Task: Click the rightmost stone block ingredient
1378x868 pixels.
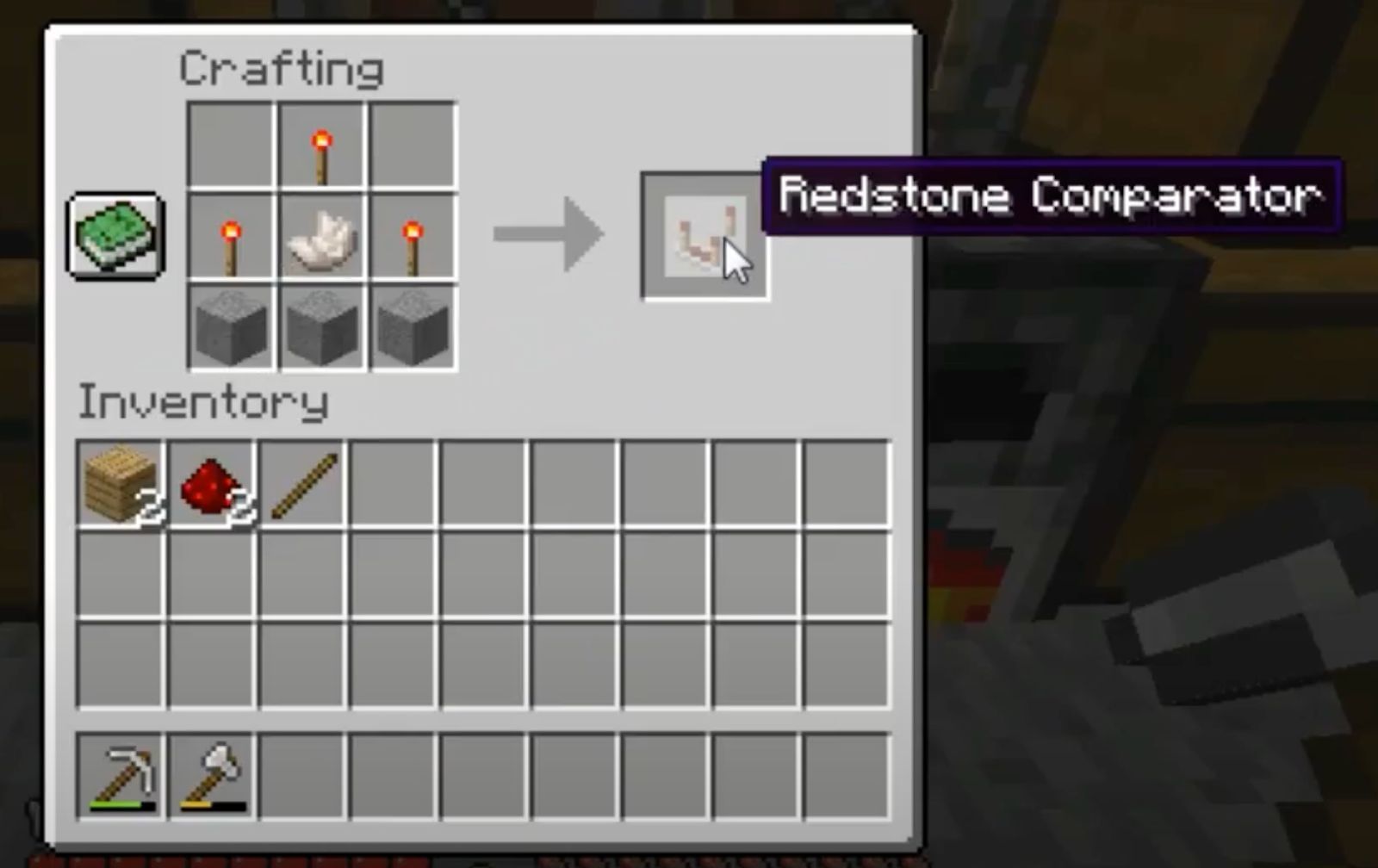Action: point(413,327)
